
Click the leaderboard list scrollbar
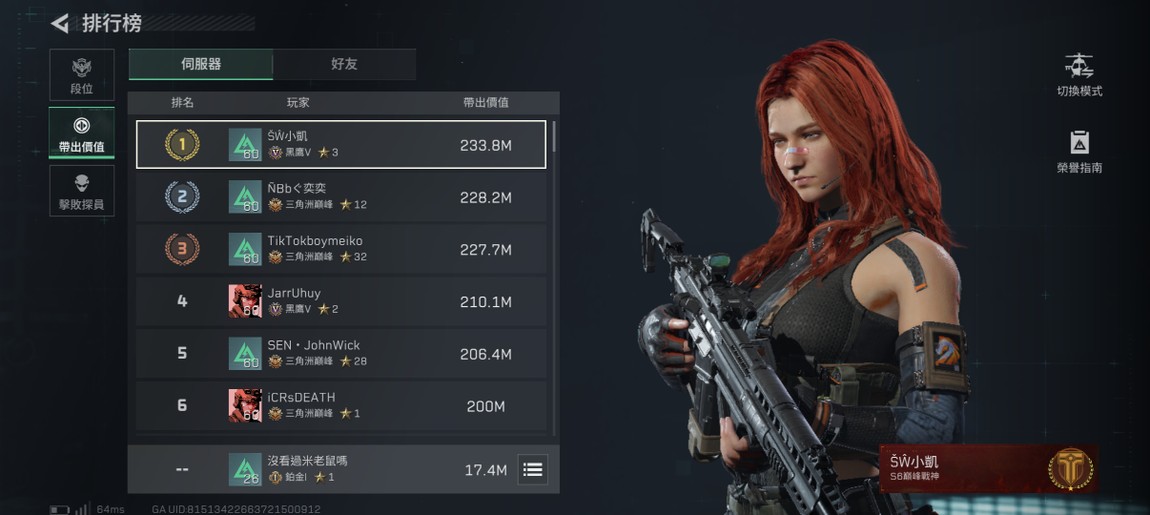point(554,136)
